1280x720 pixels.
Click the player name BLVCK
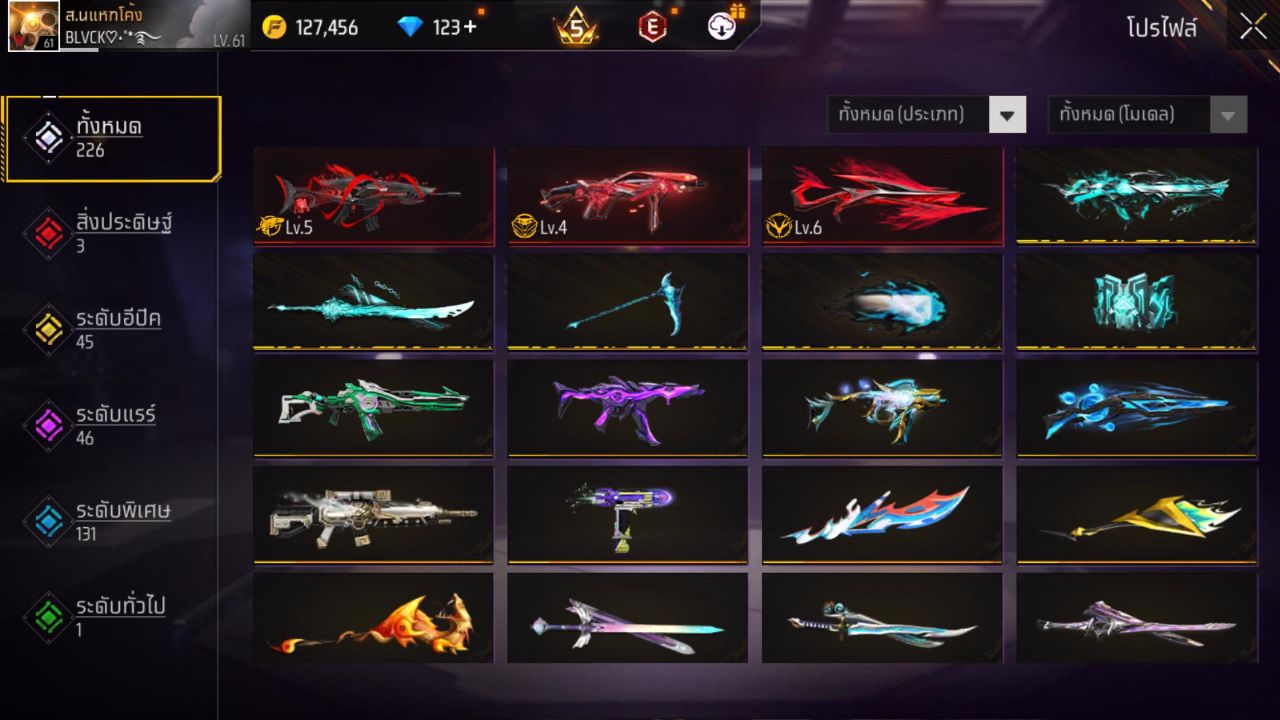90,36
